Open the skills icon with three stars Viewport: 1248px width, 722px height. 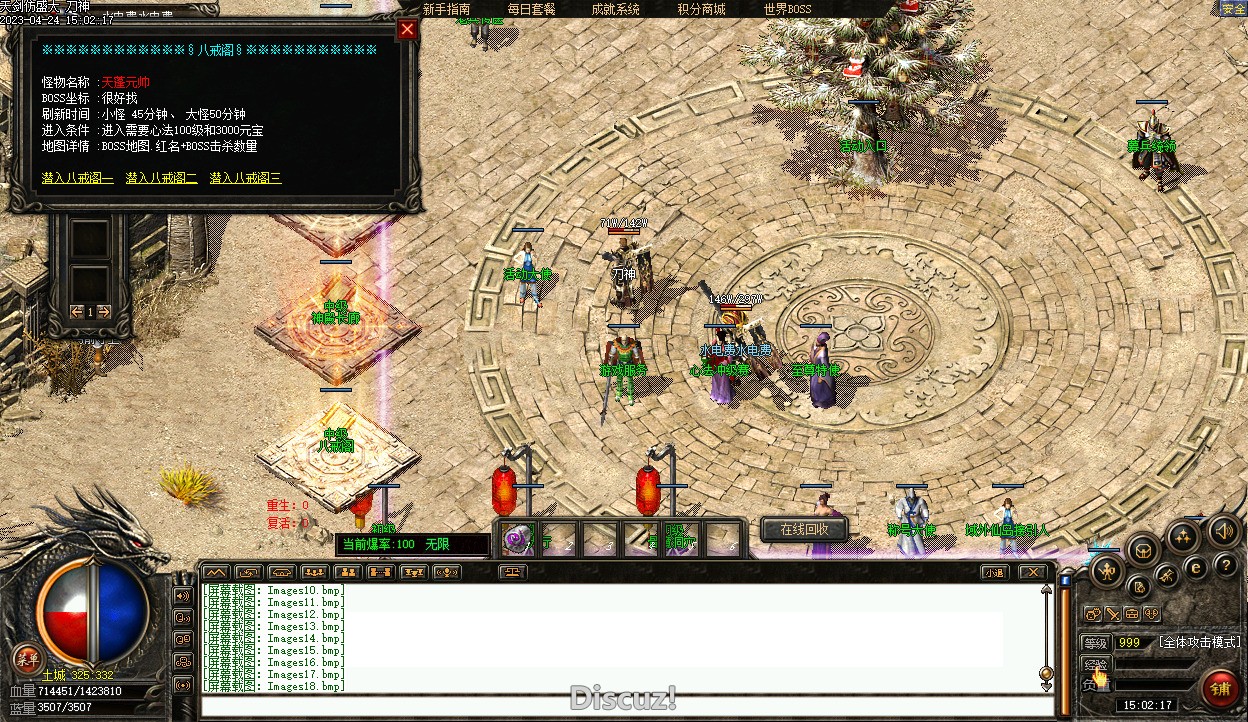click(1183, 537)
